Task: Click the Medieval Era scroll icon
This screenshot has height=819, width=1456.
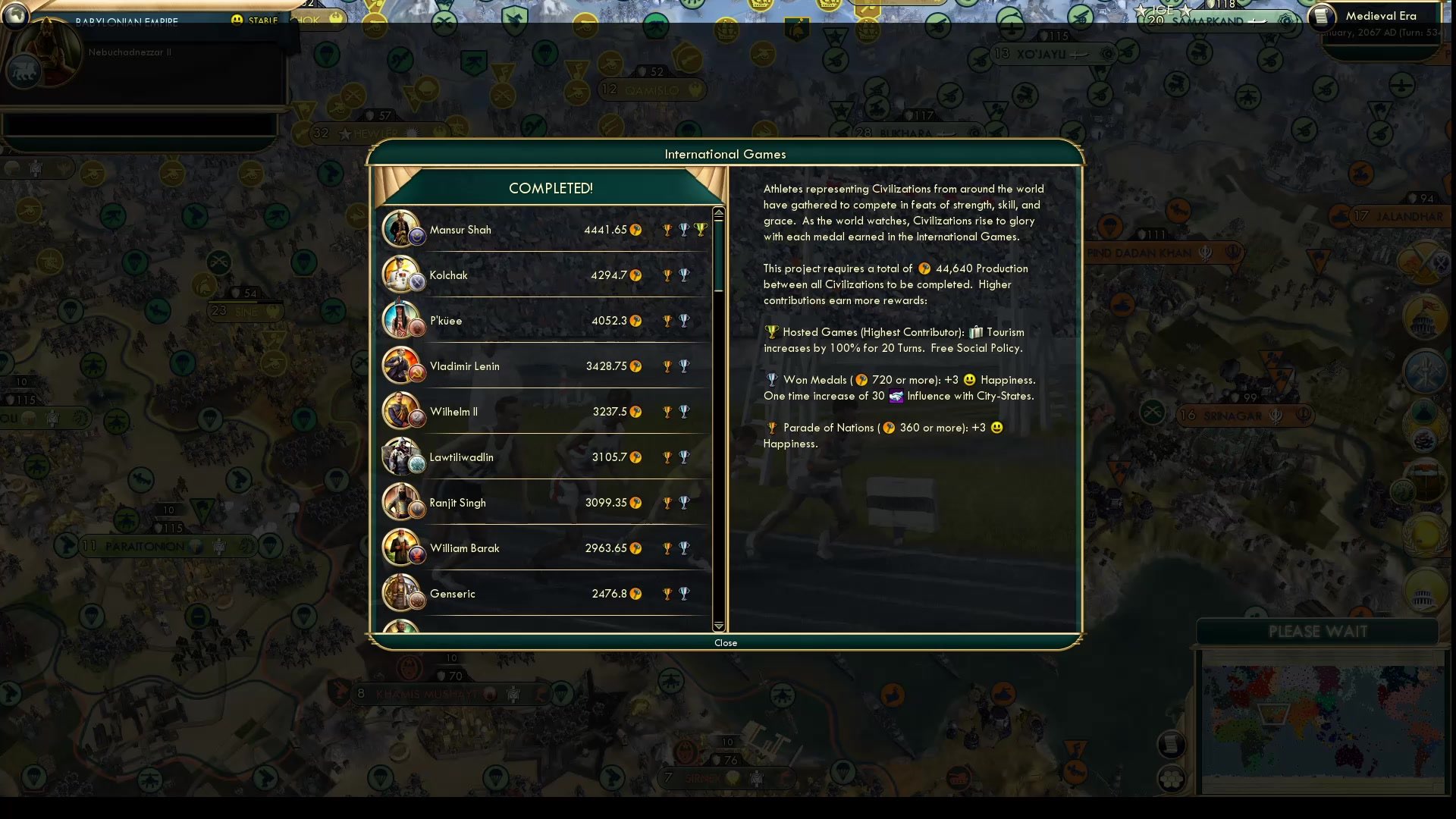Action: click(1322, 17)
